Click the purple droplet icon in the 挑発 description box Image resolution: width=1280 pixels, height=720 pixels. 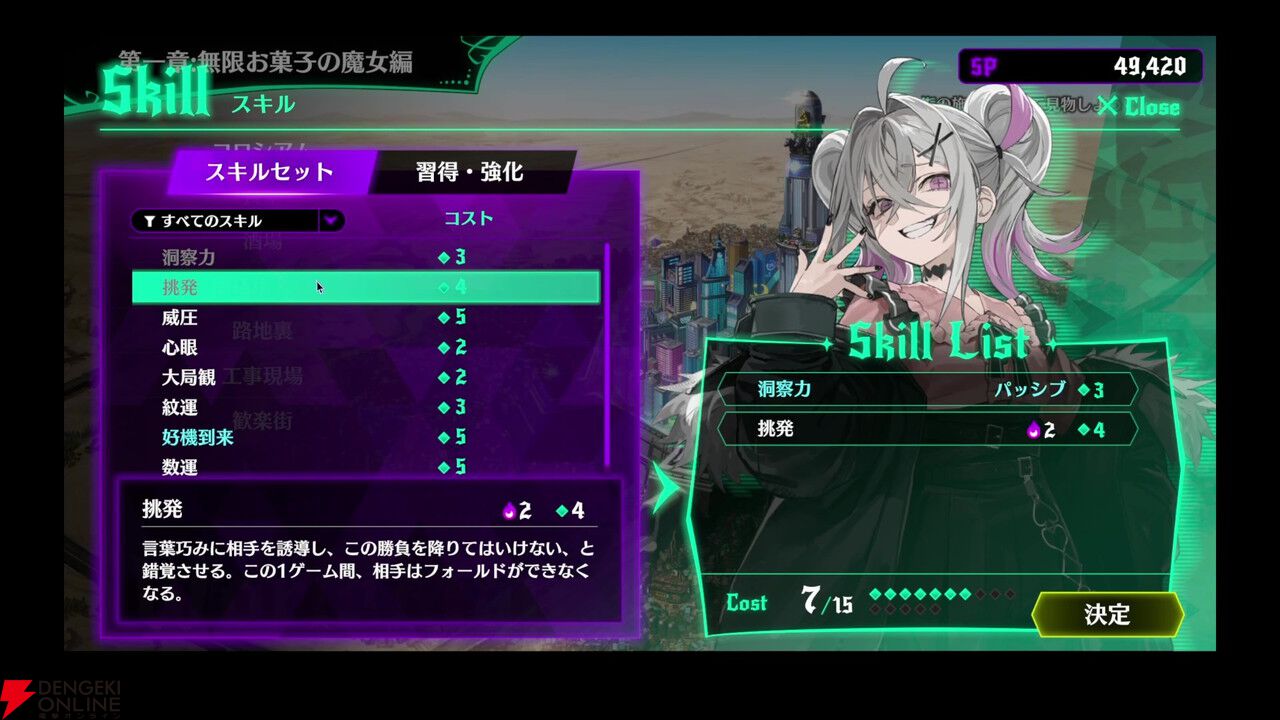(508, 511)
